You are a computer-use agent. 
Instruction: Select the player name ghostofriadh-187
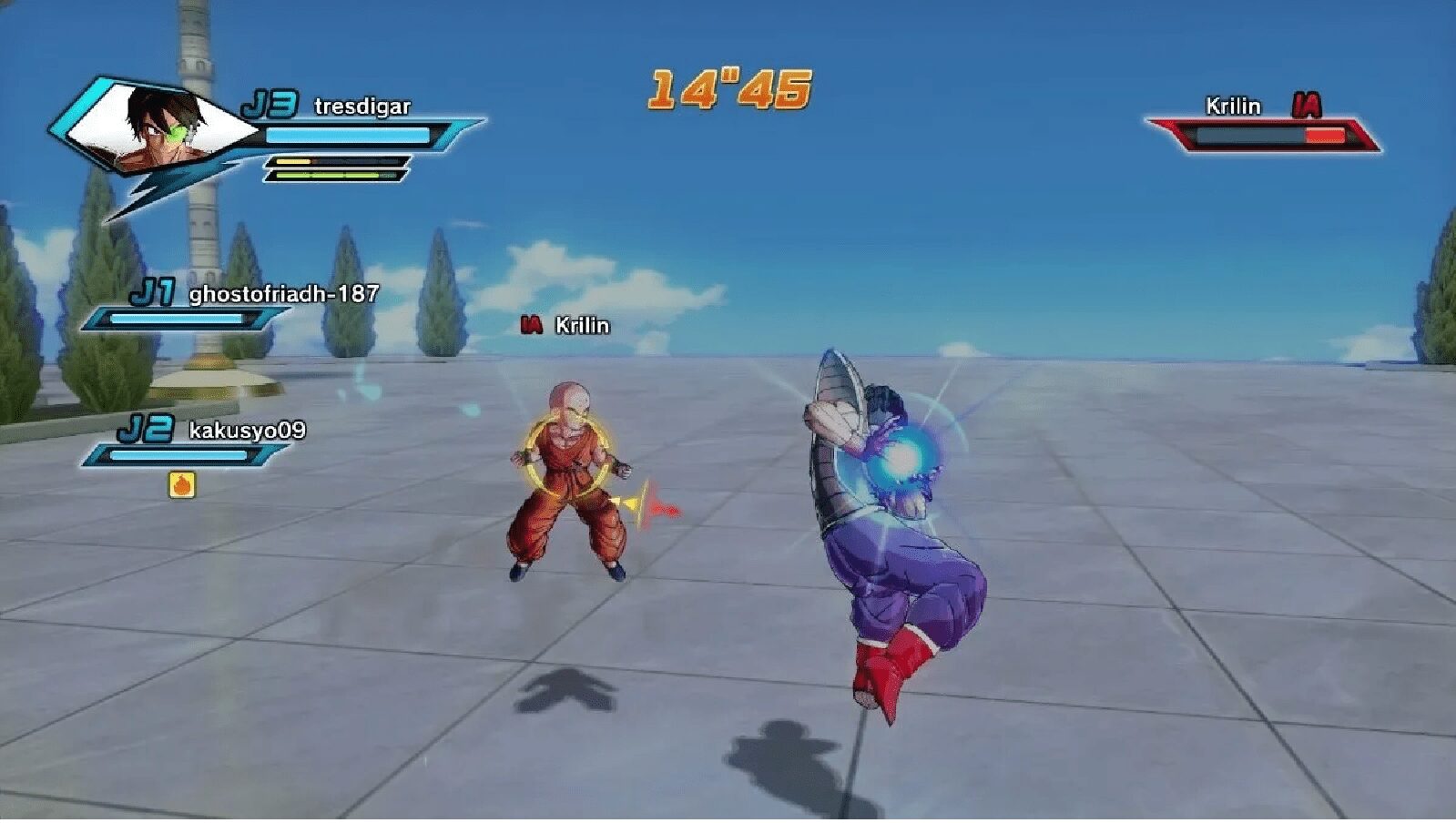click(282, 295)
